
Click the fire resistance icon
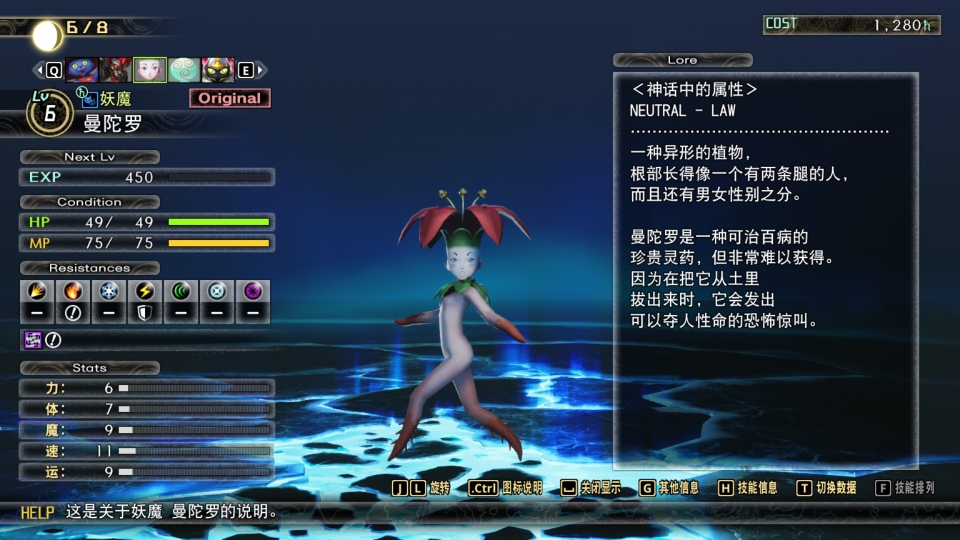click(73, 292)
